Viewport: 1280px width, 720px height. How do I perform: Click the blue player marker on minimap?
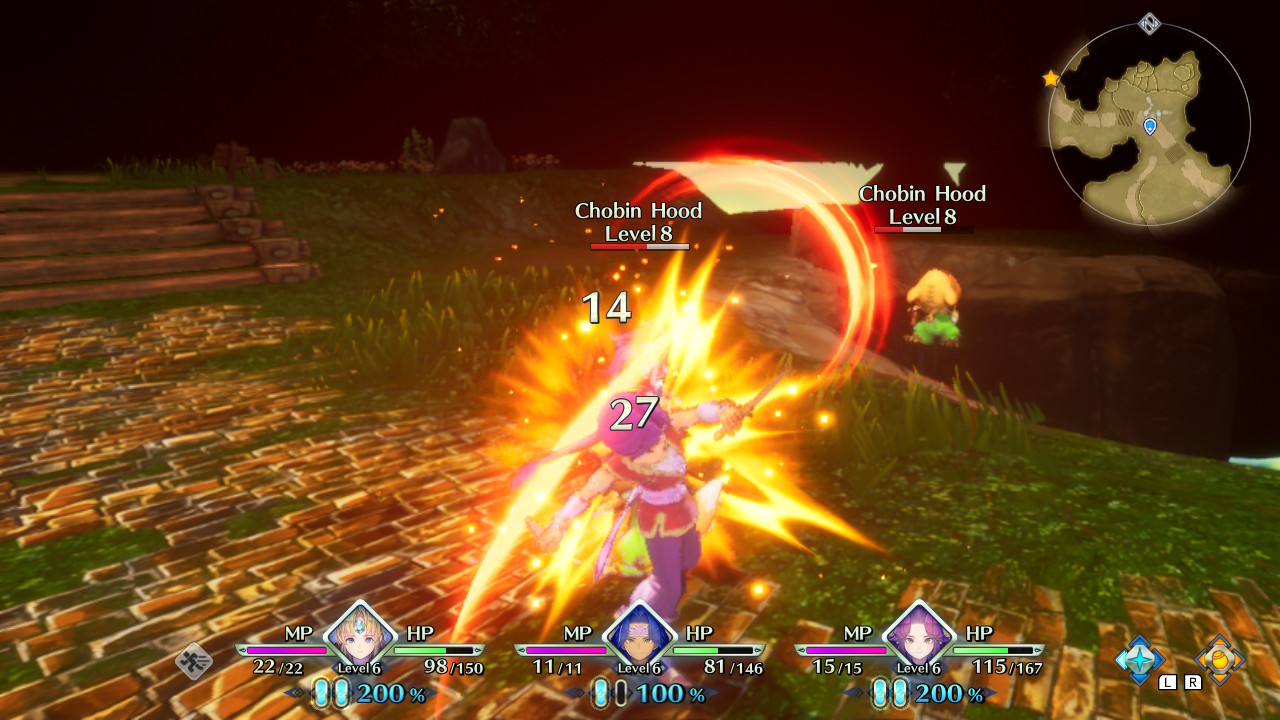point(1150,126)
